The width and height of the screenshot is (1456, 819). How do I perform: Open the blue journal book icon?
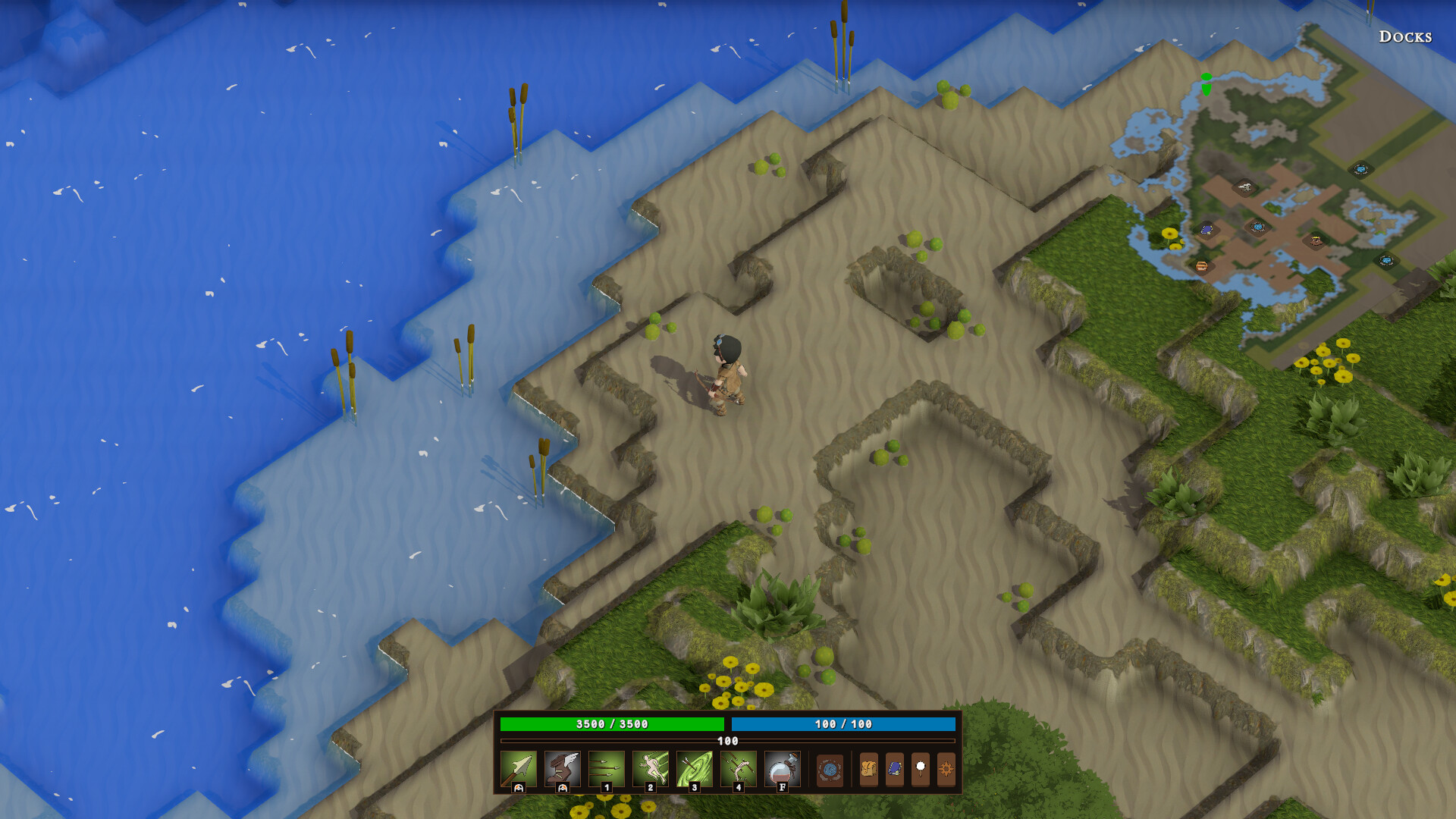895,770
